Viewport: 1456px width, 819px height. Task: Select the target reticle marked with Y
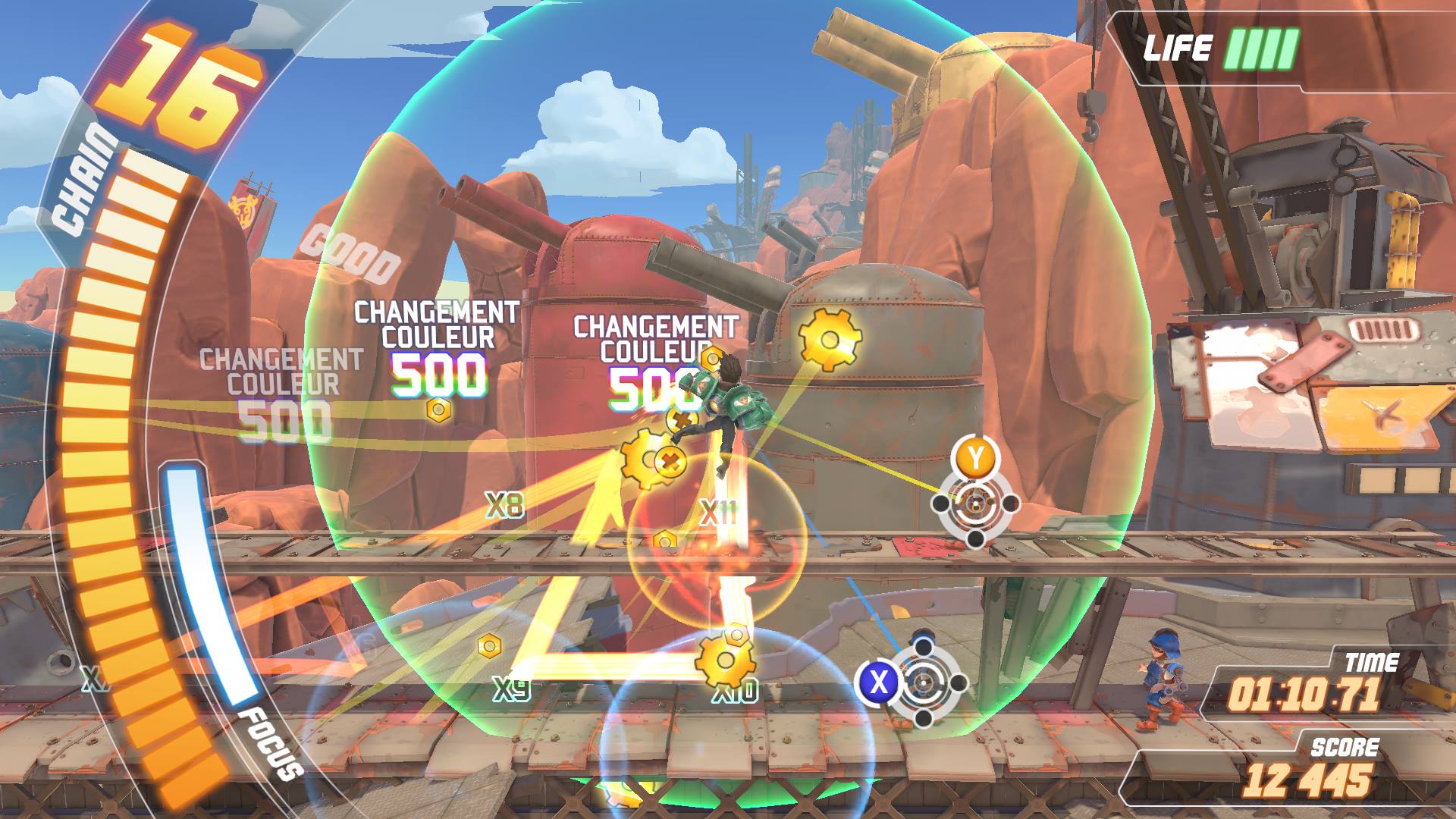click(x=975, y=503)
